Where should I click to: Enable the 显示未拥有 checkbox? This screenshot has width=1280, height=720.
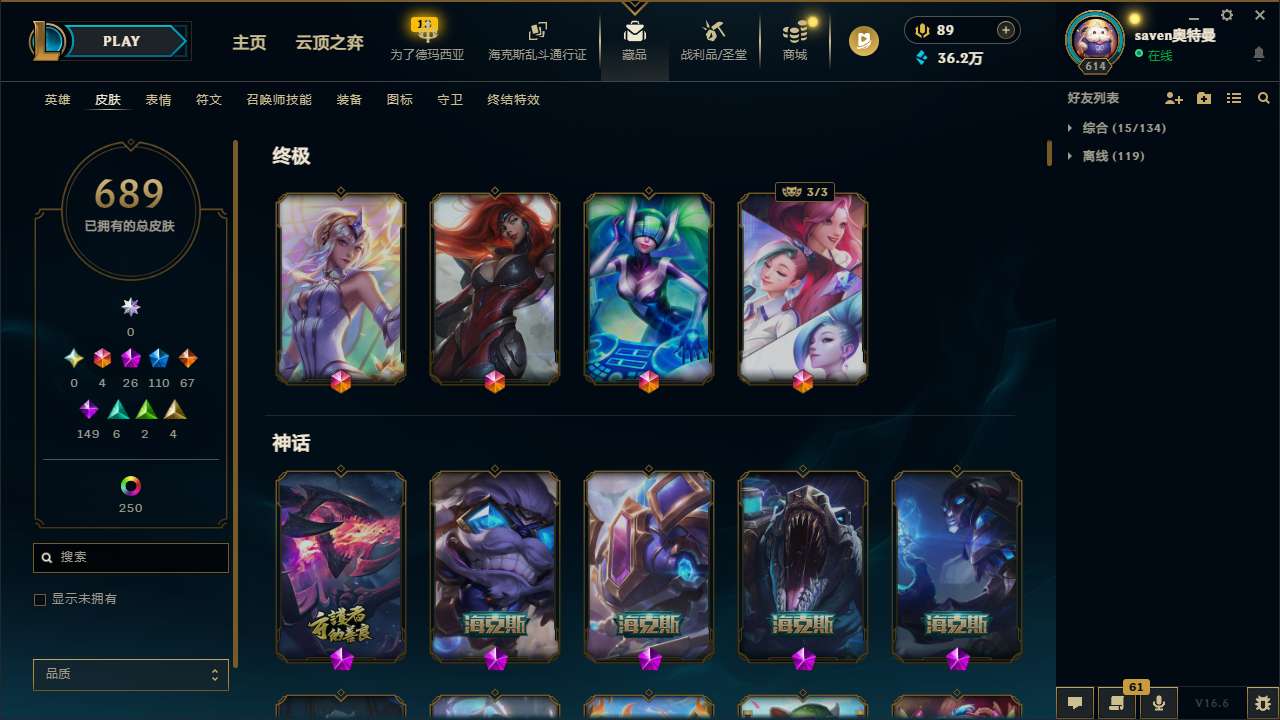tap(40, 599)
